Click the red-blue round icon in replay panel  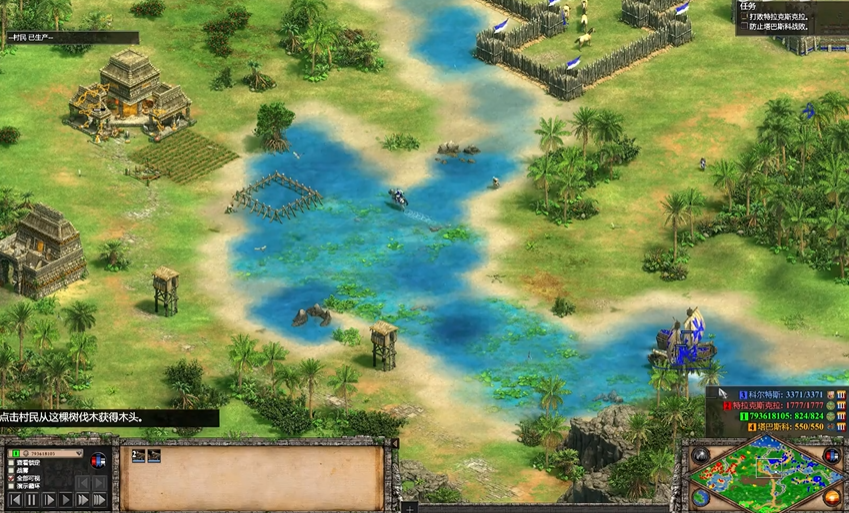98,461
